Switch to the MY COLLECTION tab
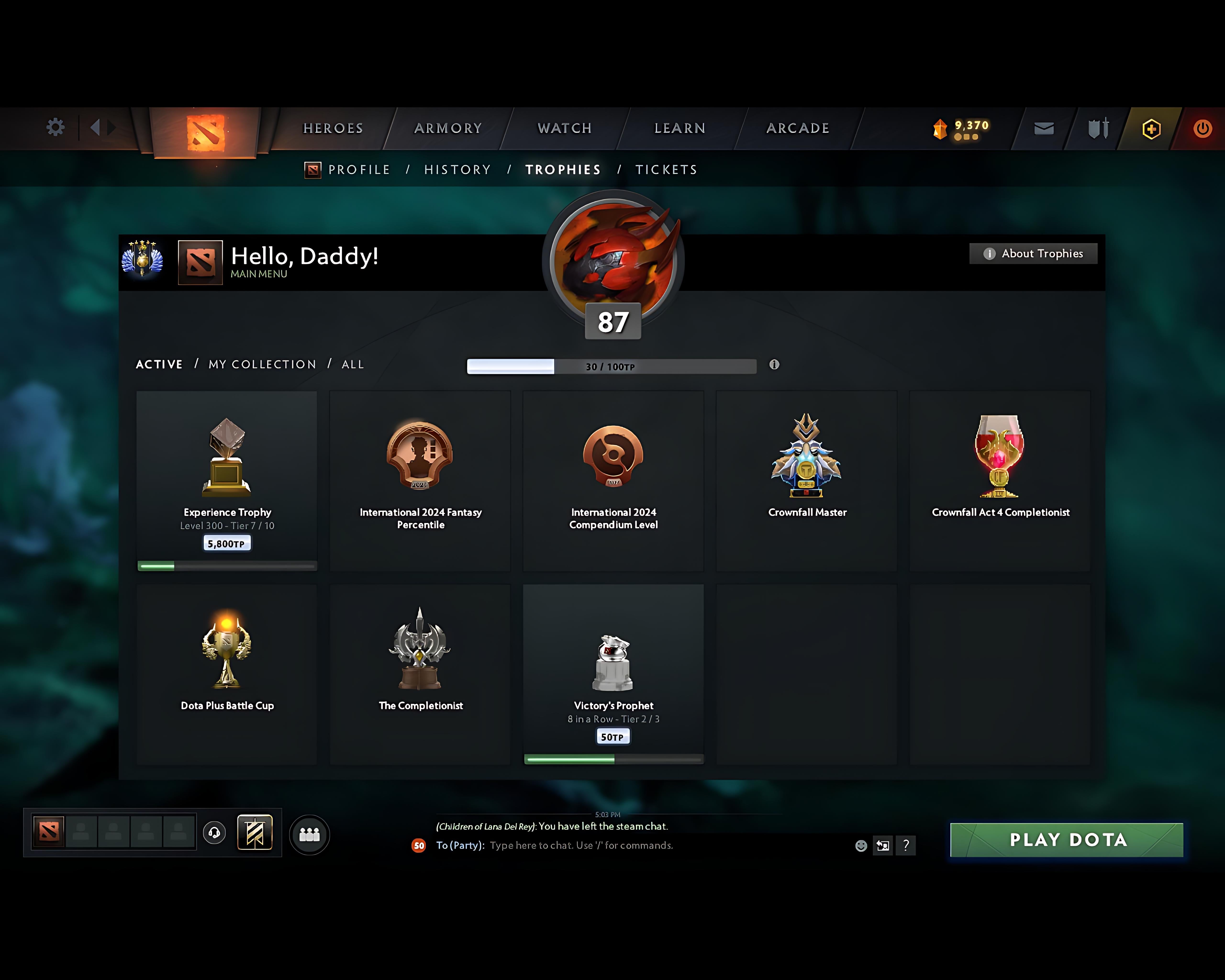Viewport: 1225px width, 980px height. [x=262, y=364]
